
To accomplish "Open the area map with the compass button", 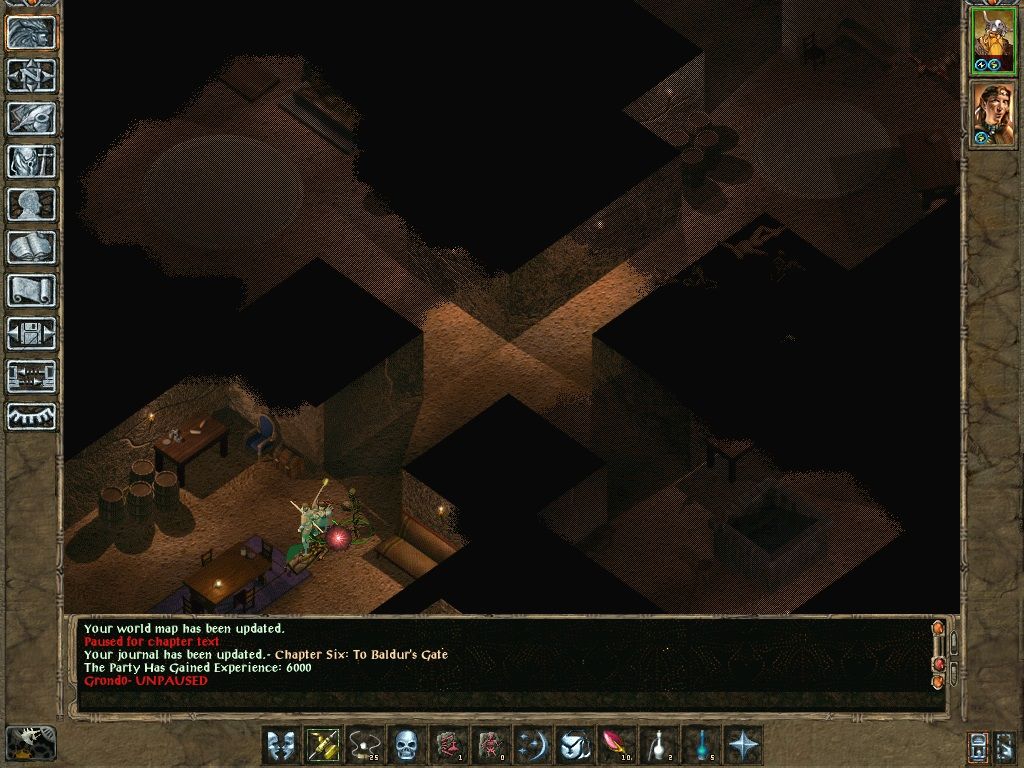I will click(x=32, y=75).
